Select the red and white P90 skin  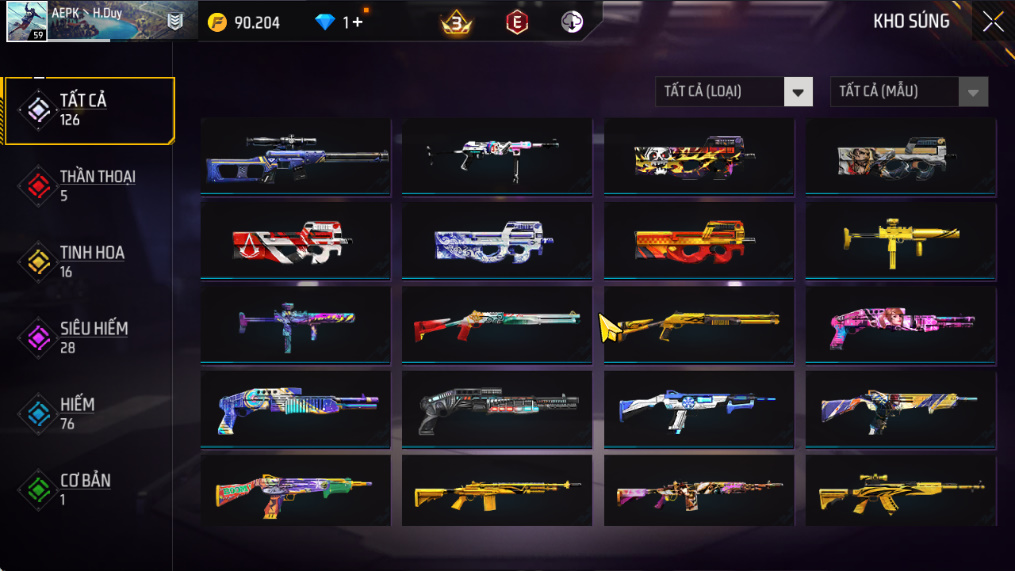point(296,240)
